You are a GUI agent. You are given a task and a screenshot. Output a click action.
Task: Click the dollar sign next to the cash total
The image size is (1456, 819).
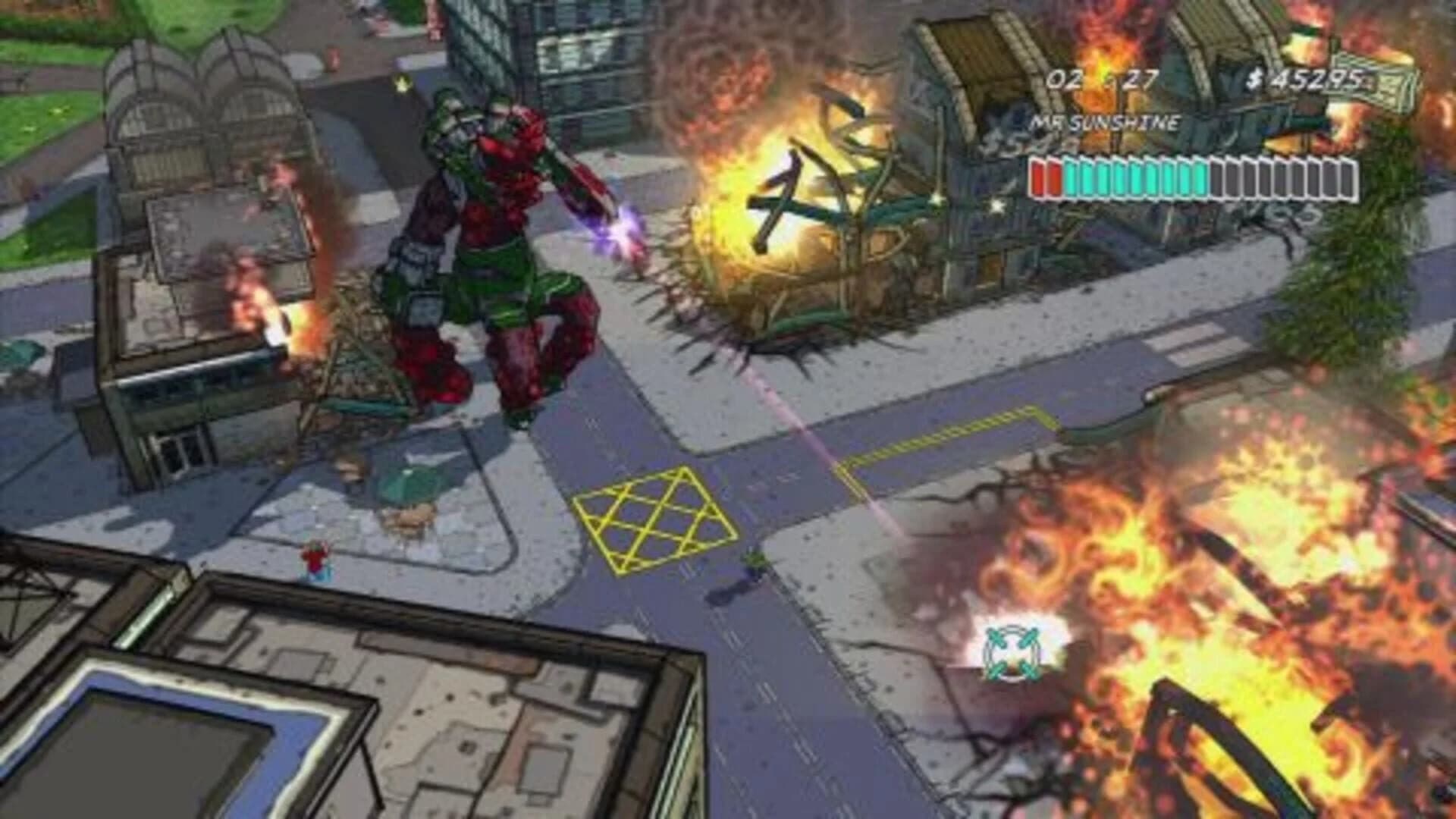coord(1255,76)
